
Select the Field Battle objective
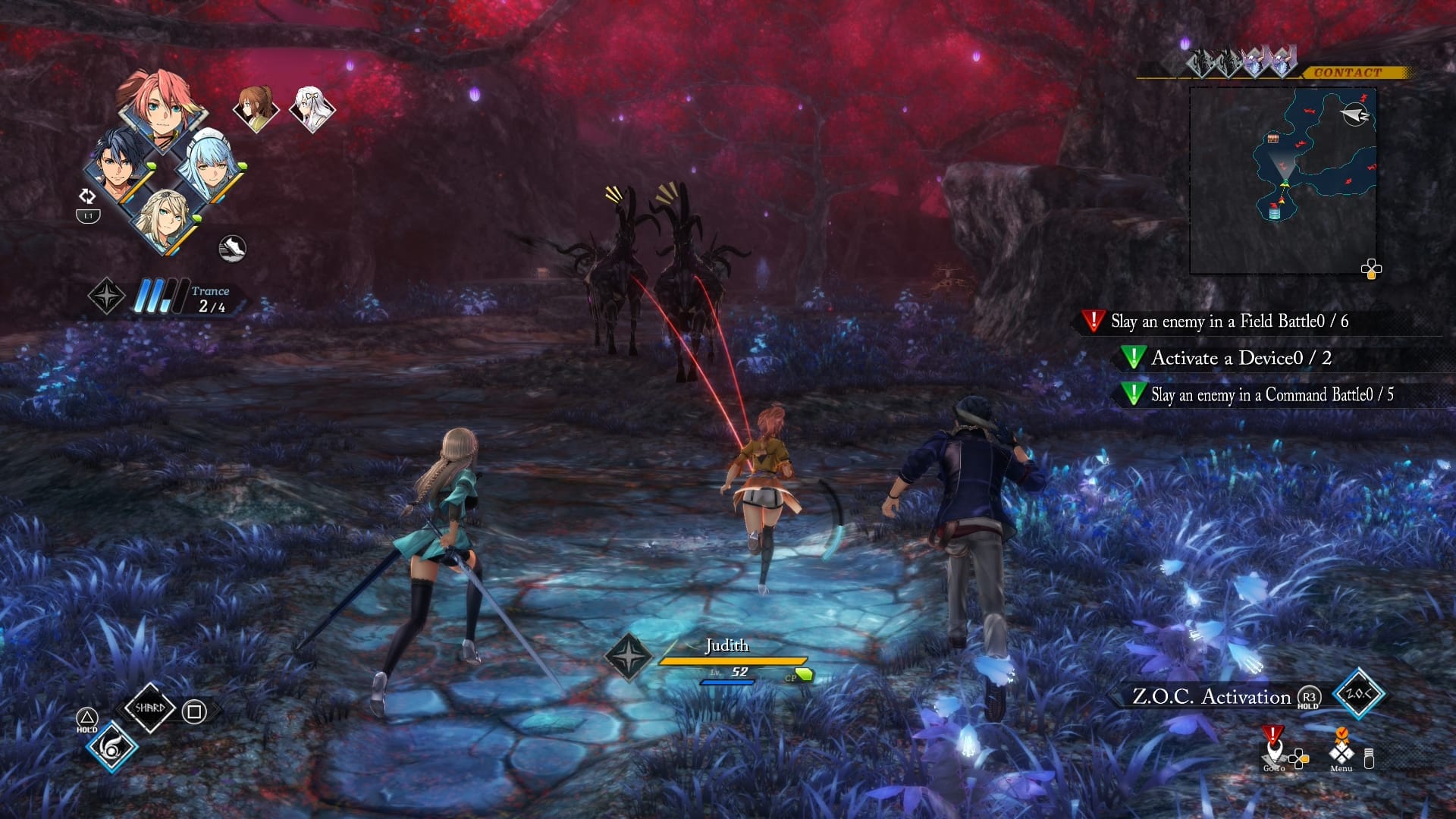1228,322
